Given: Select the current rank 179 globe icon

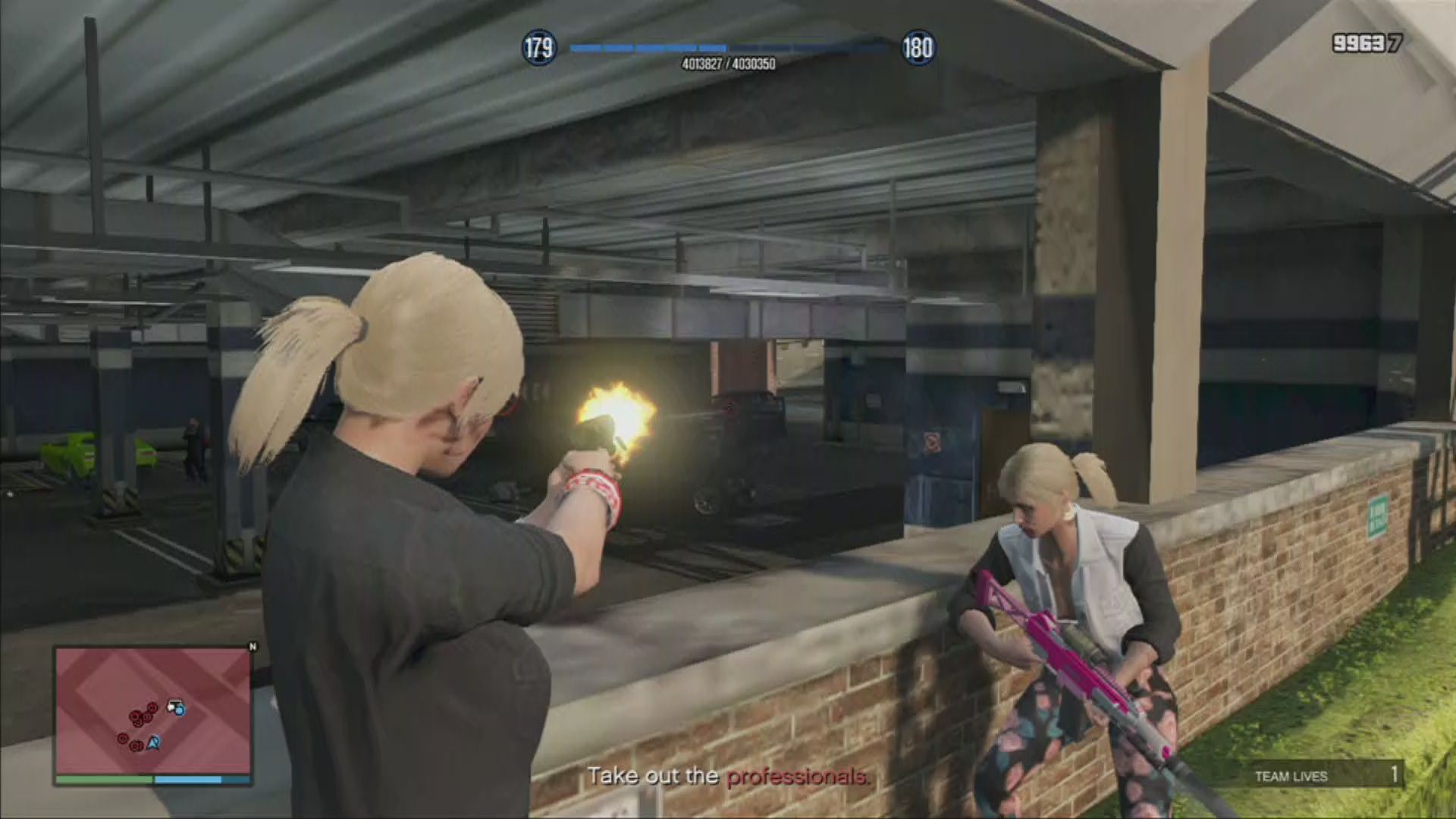Looking at the screenshot, I should [539, 48].
